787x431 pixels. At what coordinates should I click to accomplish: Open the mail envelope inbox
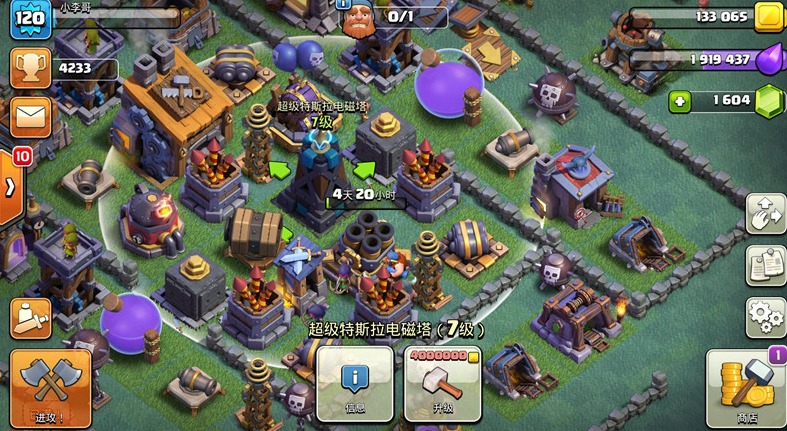(x=31, y=116)
